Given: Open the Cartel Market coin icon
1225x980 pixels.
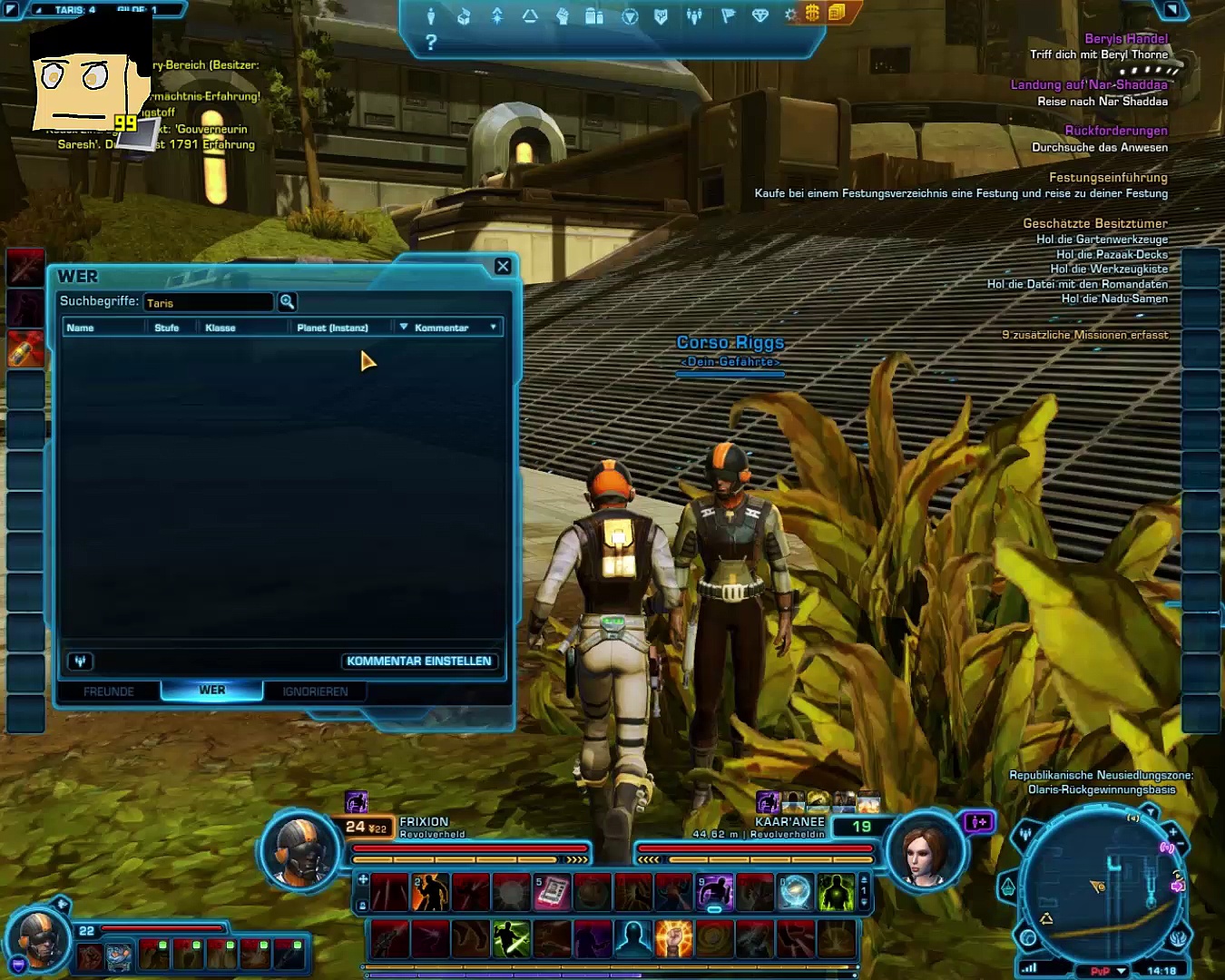Looking at the screenshot, I should pos(812,13).
